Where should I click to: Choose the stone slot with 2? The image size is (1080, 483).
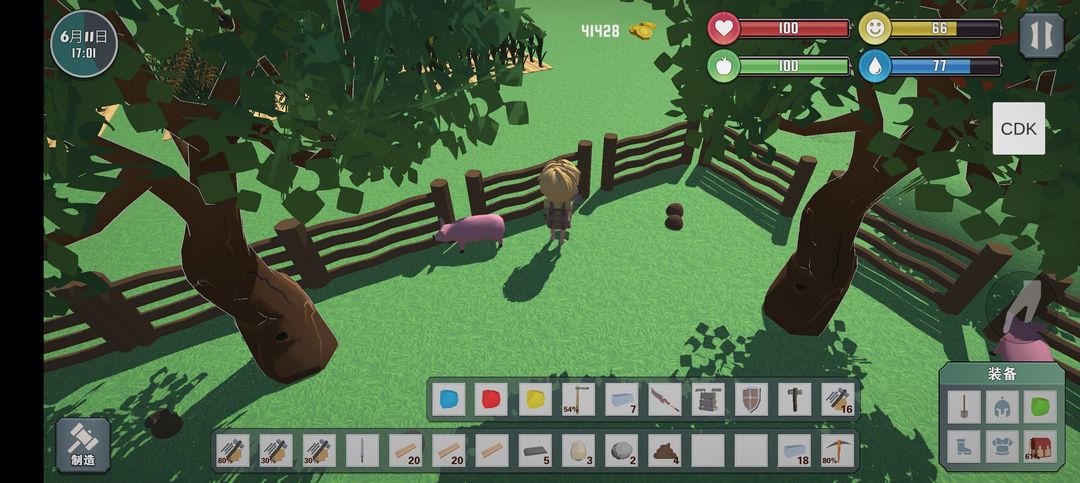tap(621, 451)
